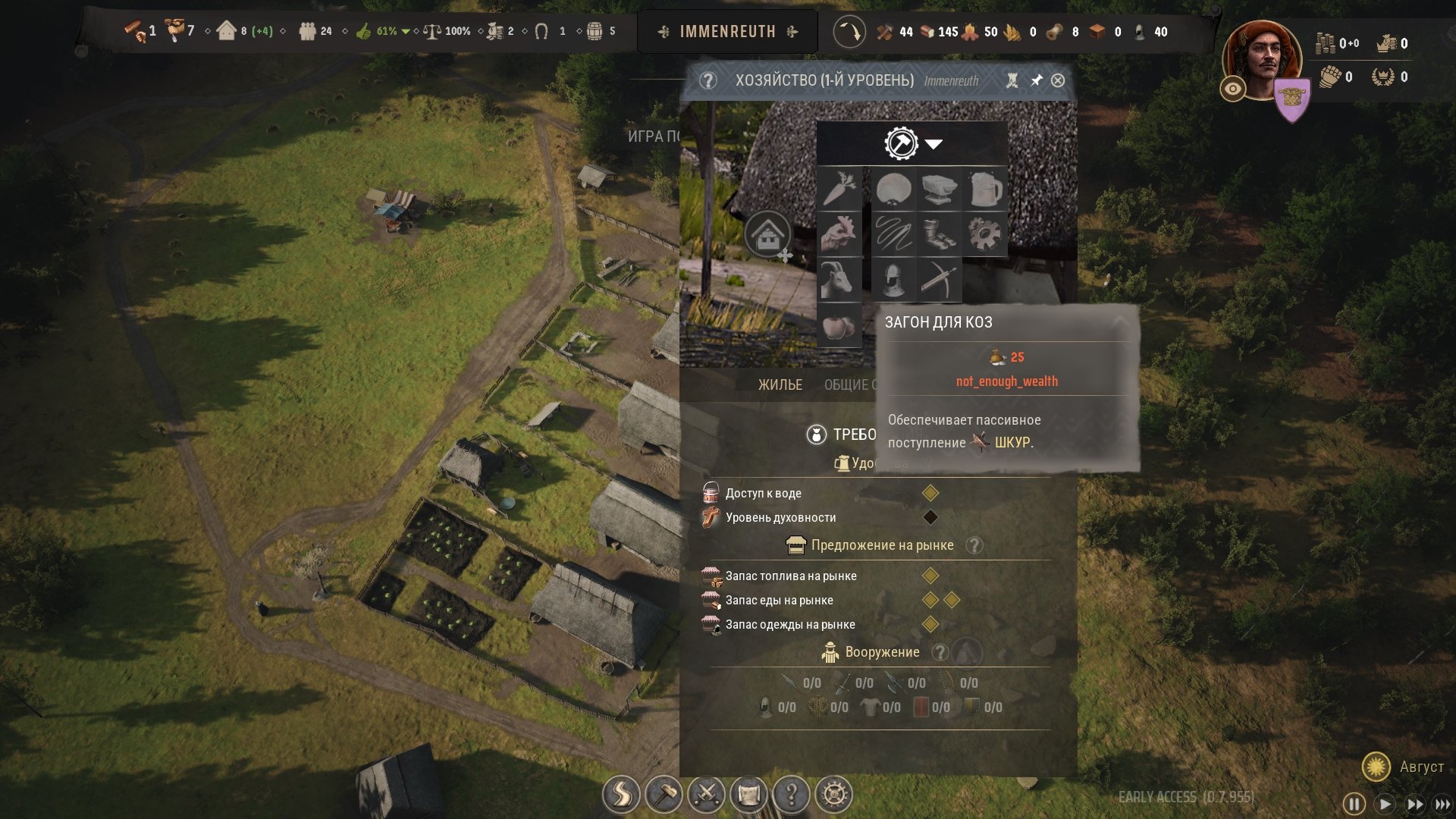The width and height of the screenshot is (1456, 819).
Task: Pause the game speed
Action: pyautogui.click(x=1354, y=804)
